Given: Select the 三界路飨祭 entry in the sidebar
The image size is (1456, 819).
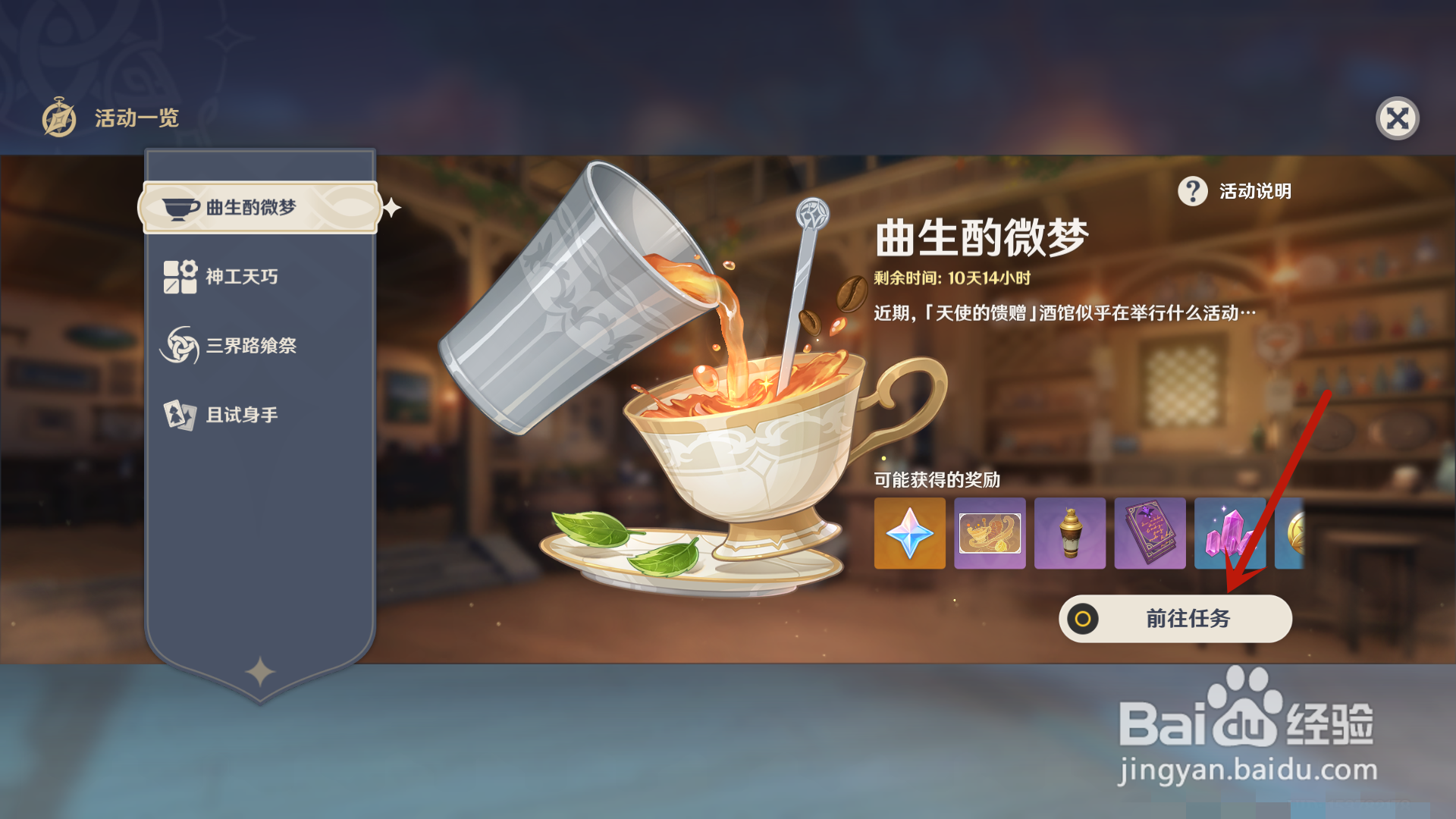Looking at the screenshot, I should pyautogui.click(x=250, y=345).
